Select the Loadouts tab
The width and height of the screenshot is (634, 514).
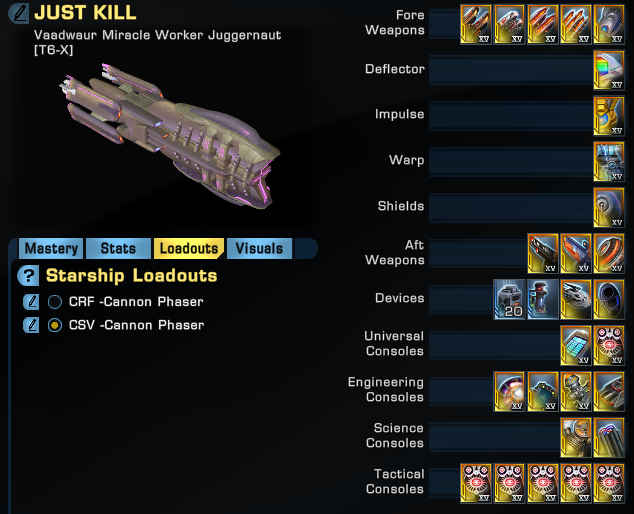coord(189,249)
